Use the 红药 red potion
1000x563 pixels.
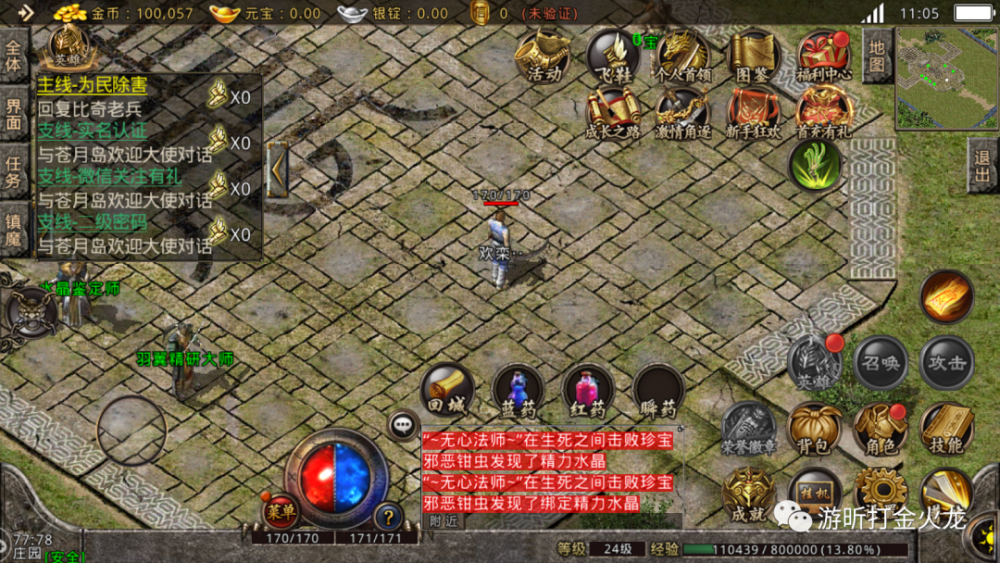pos(588,392)
